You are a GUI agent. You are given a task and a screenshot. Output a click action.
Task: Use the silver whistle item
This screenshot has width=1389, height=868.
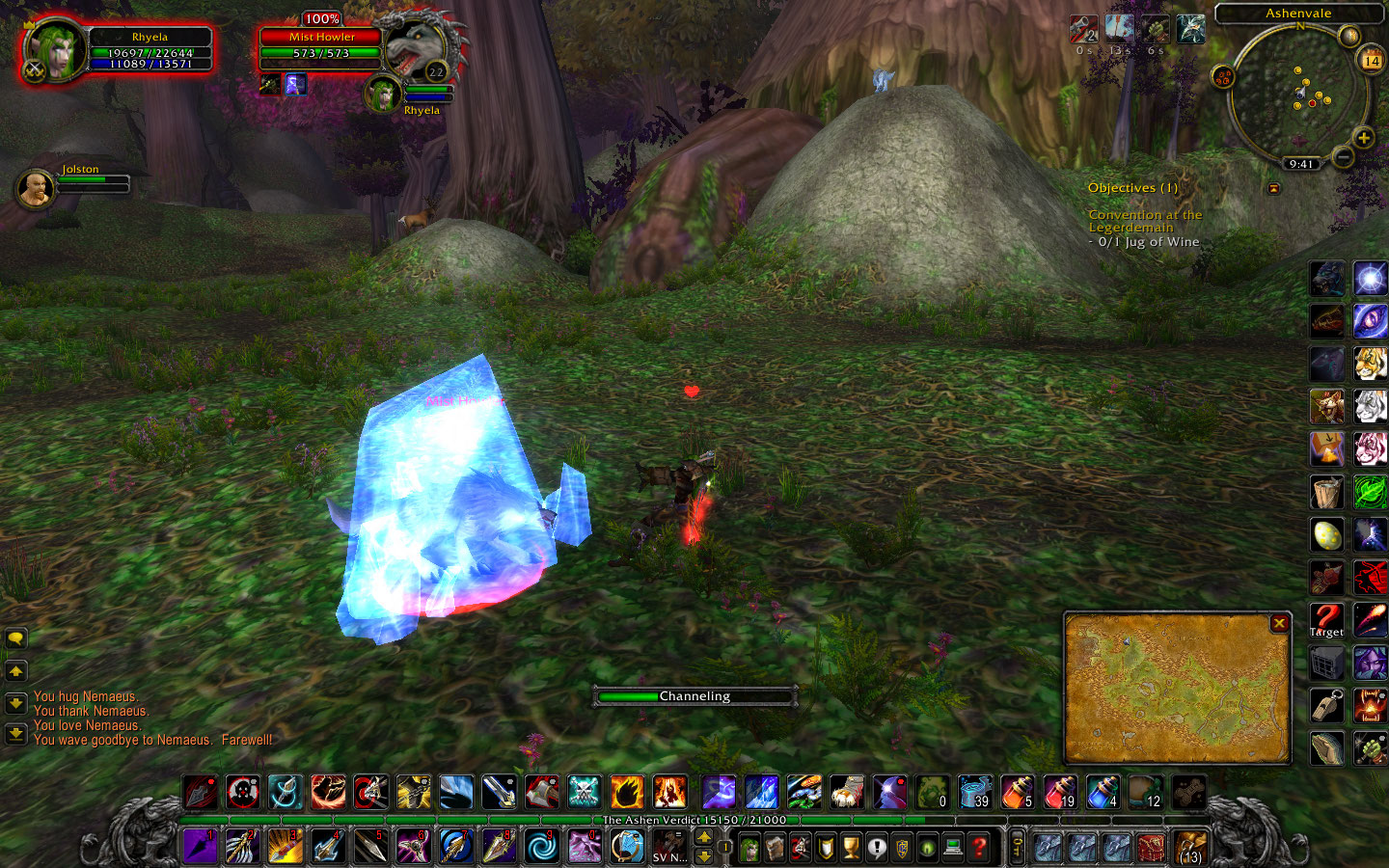1326,705
